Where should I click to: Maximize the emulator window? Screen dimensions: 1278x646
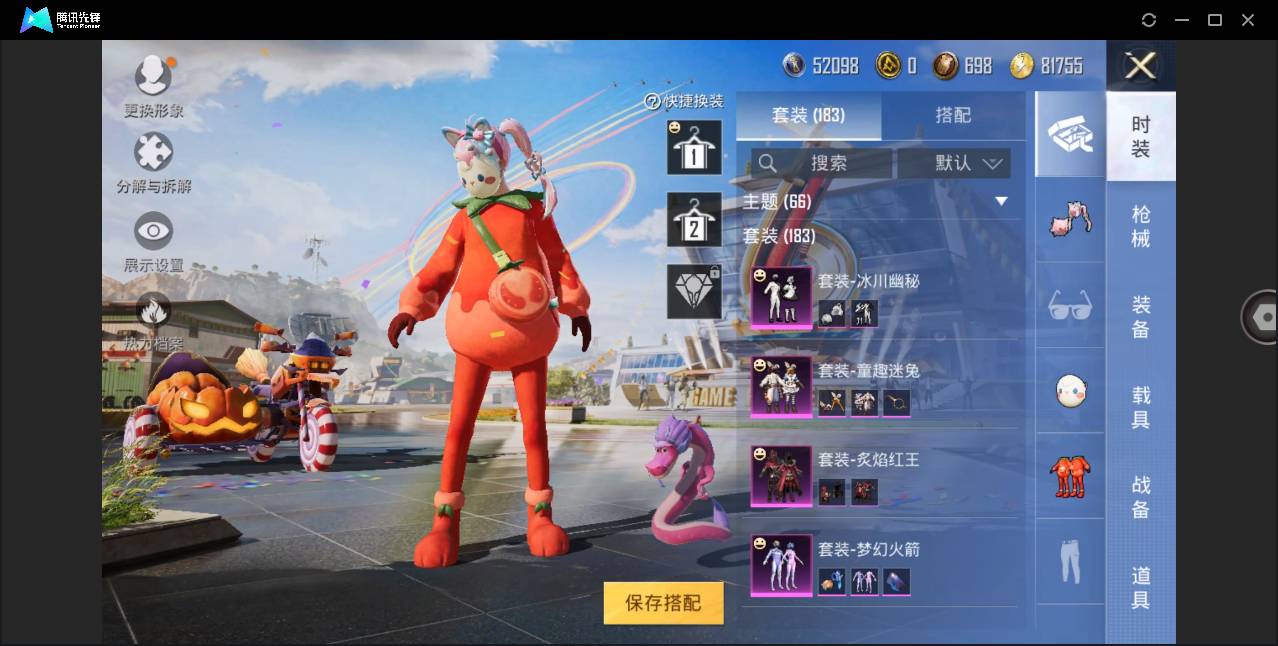1215,20
